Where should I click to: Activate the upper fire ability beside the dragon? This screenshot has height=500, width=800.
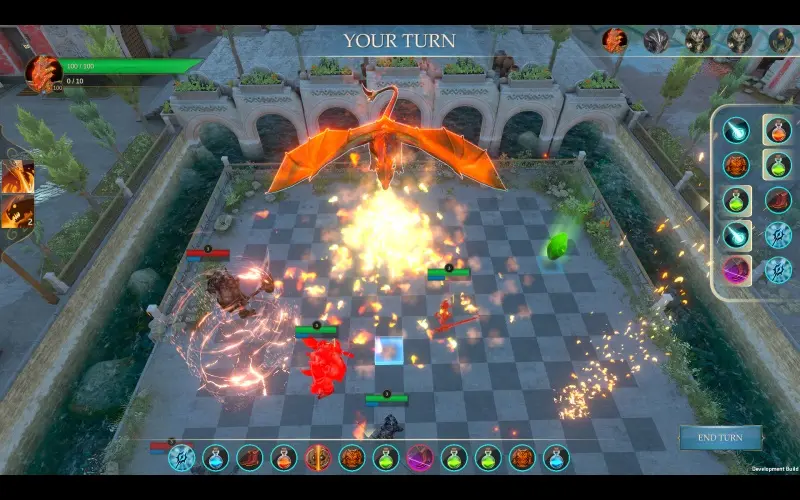[x=18, y=176]
